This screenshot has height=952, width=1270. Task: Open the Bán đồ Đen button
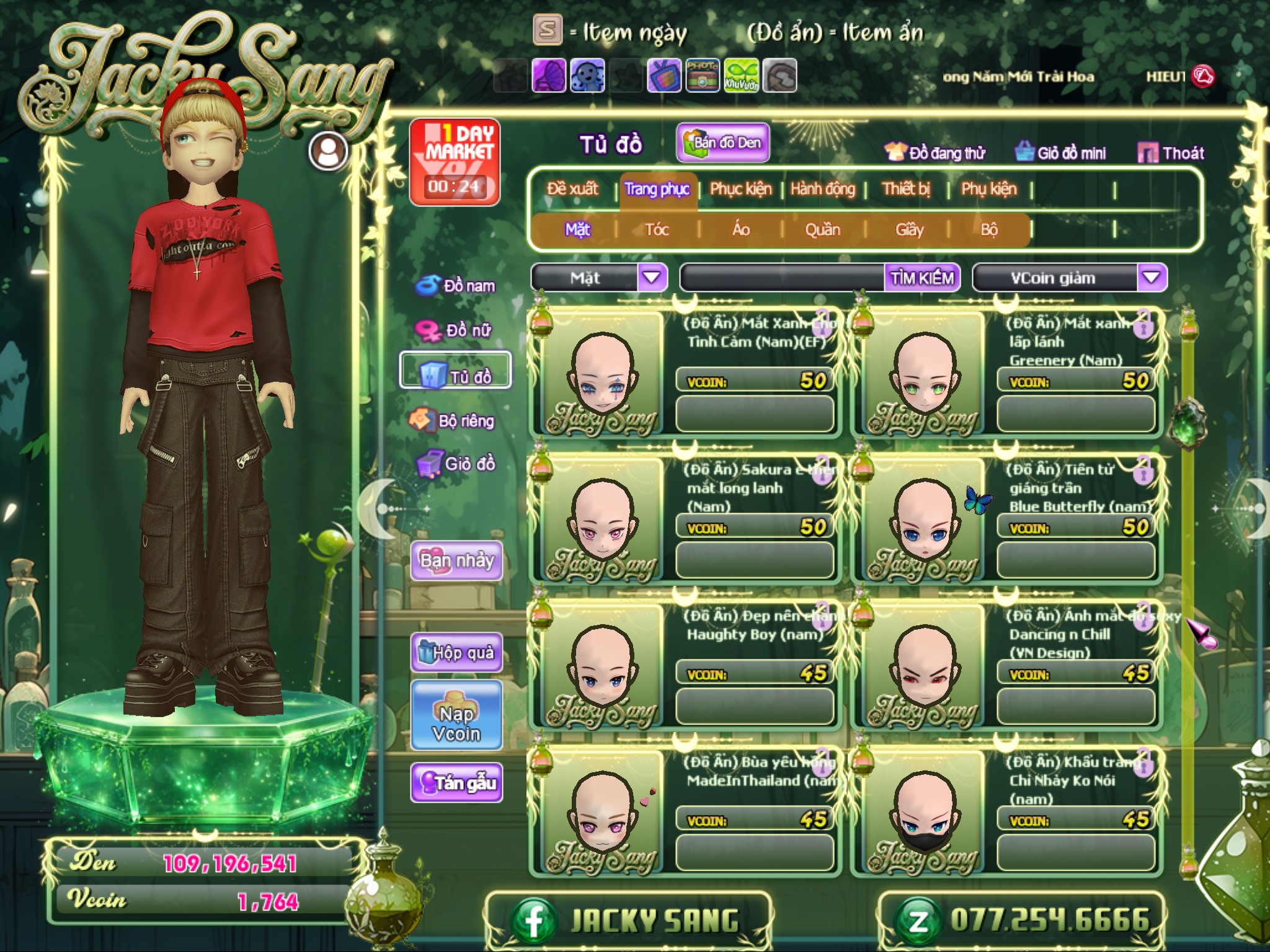723,143
